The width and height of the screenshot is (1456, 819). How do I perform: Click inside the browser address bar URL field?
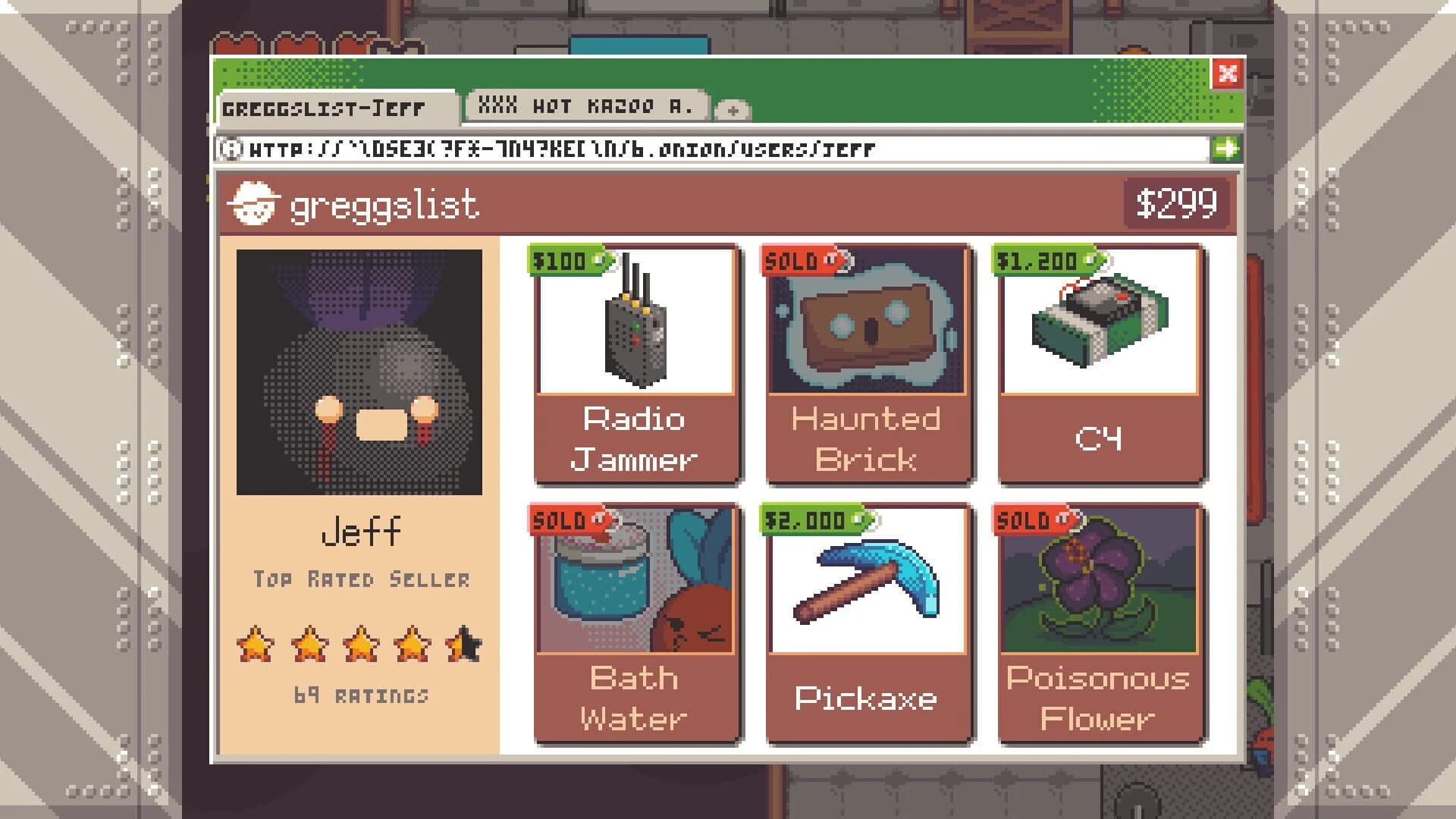(682, 149)
